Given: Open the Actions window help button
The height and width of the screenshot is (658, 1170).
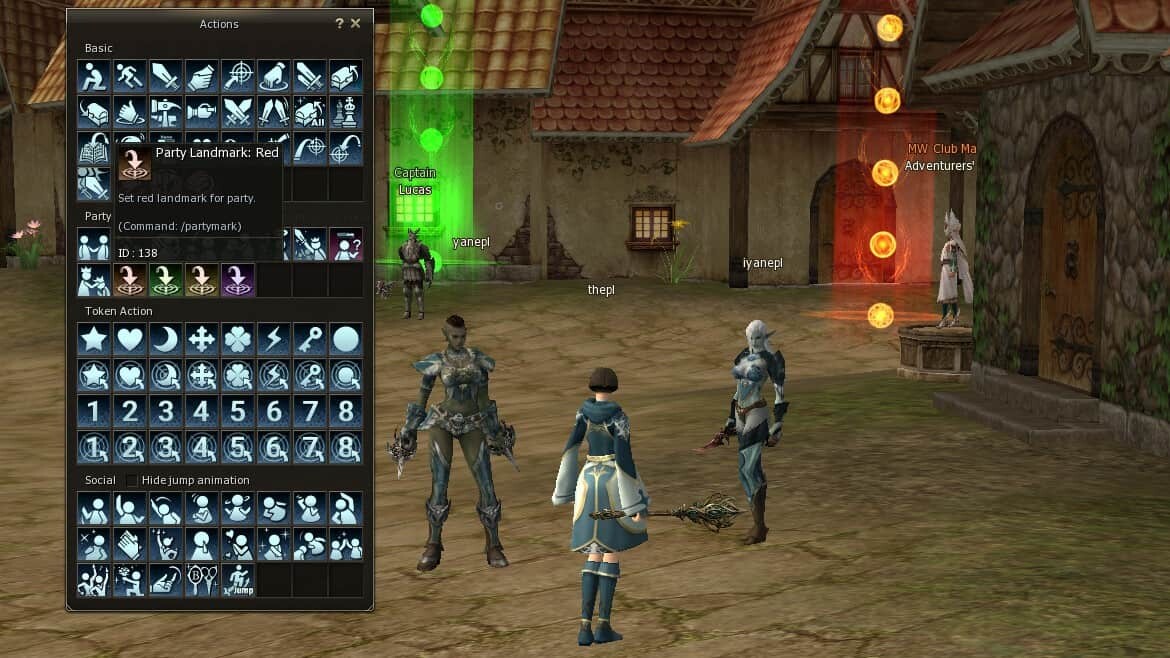Looking at the screenshot, I should pyautogui.click(x=339, y=23).
